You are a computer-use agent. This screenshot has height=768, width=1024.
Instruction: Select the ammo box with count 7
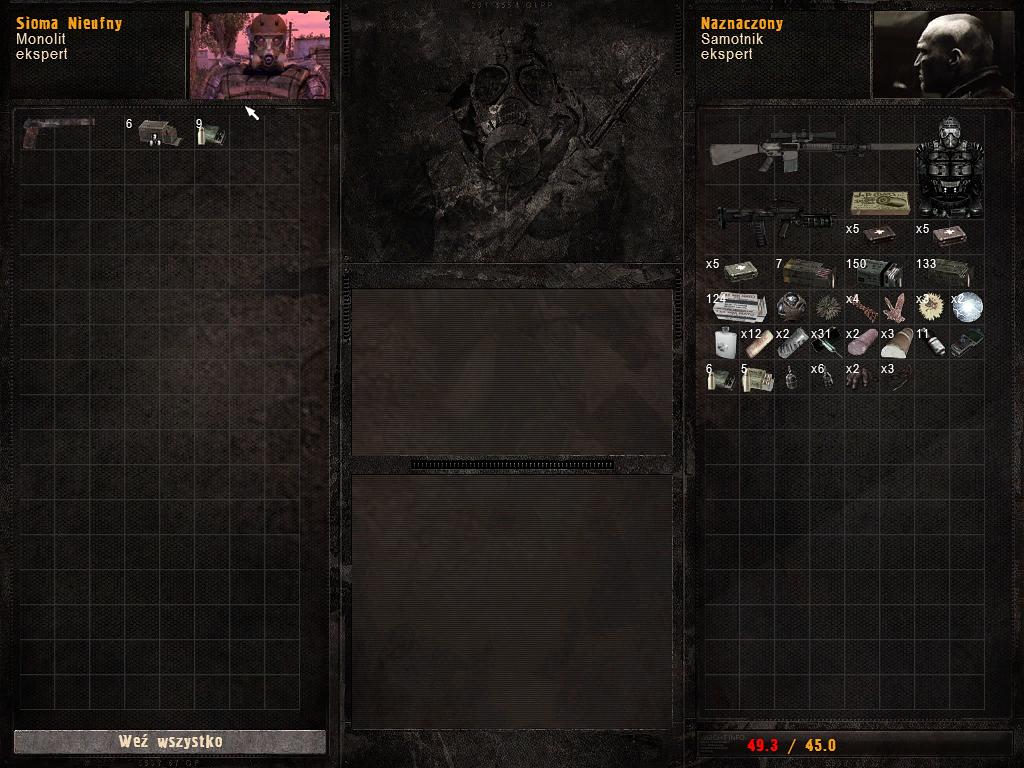(x=810, y=273)
